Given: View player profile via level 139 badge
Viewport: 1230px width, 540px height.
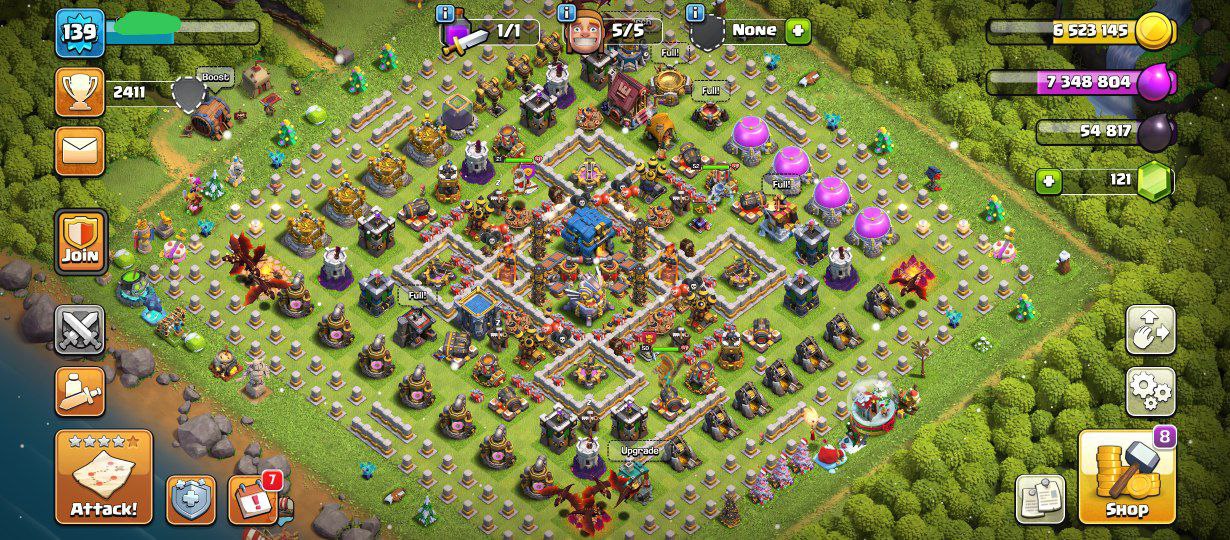Looking at the screenshot, I should point(80,33).
